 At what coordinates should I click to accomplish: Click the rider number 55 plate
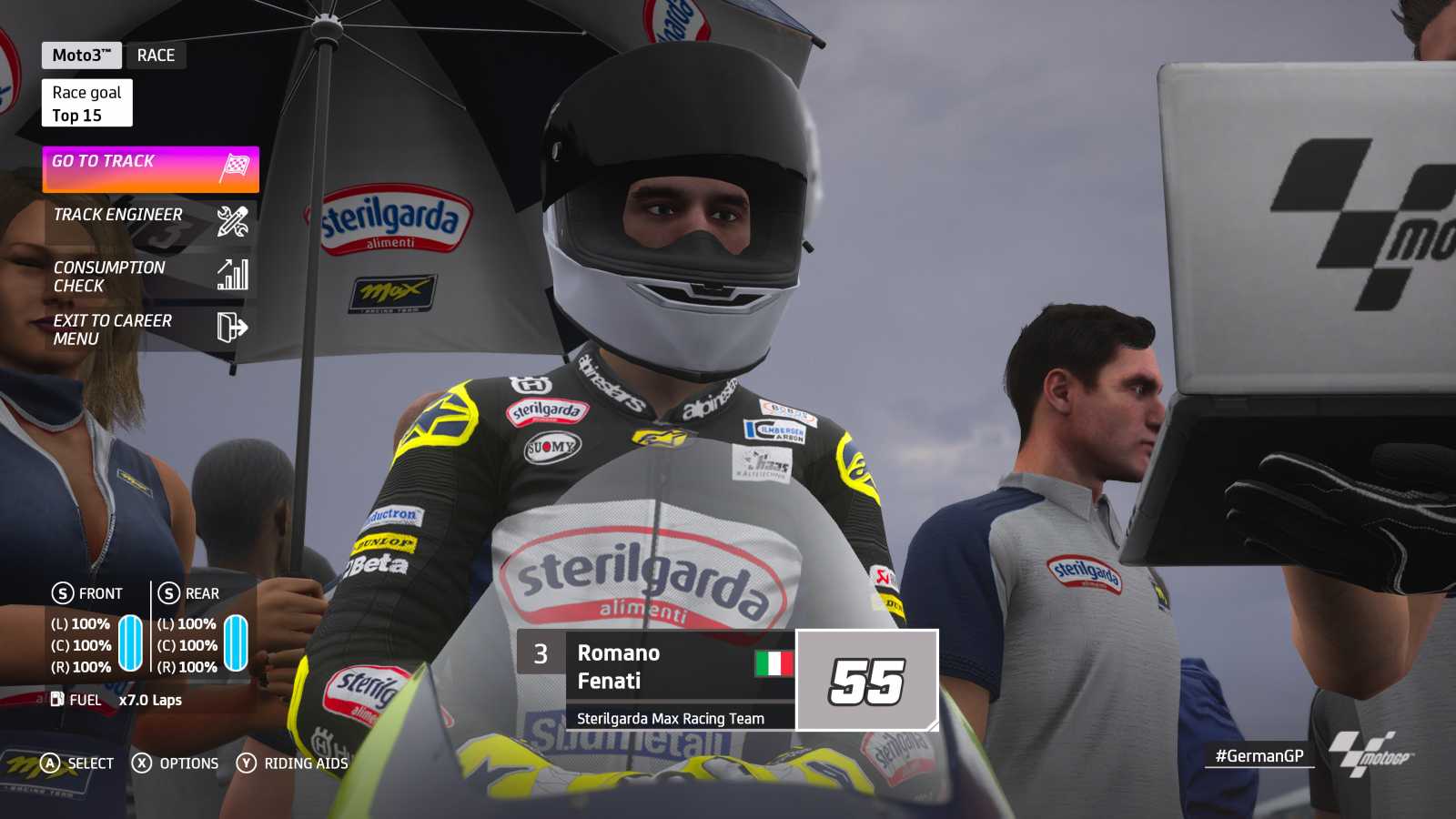pyautogui.click(x=867, y=680)
